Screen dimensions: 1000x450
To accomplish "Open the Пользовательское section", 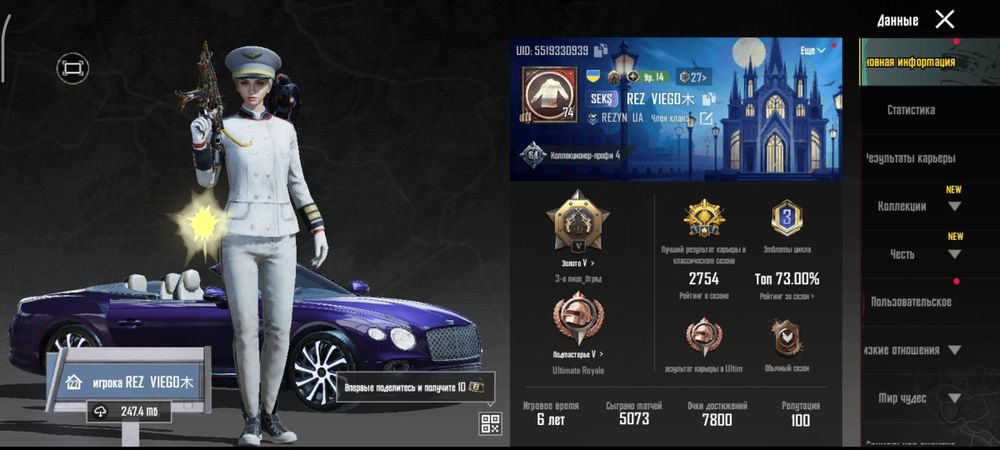I will [x=911, y=302].
